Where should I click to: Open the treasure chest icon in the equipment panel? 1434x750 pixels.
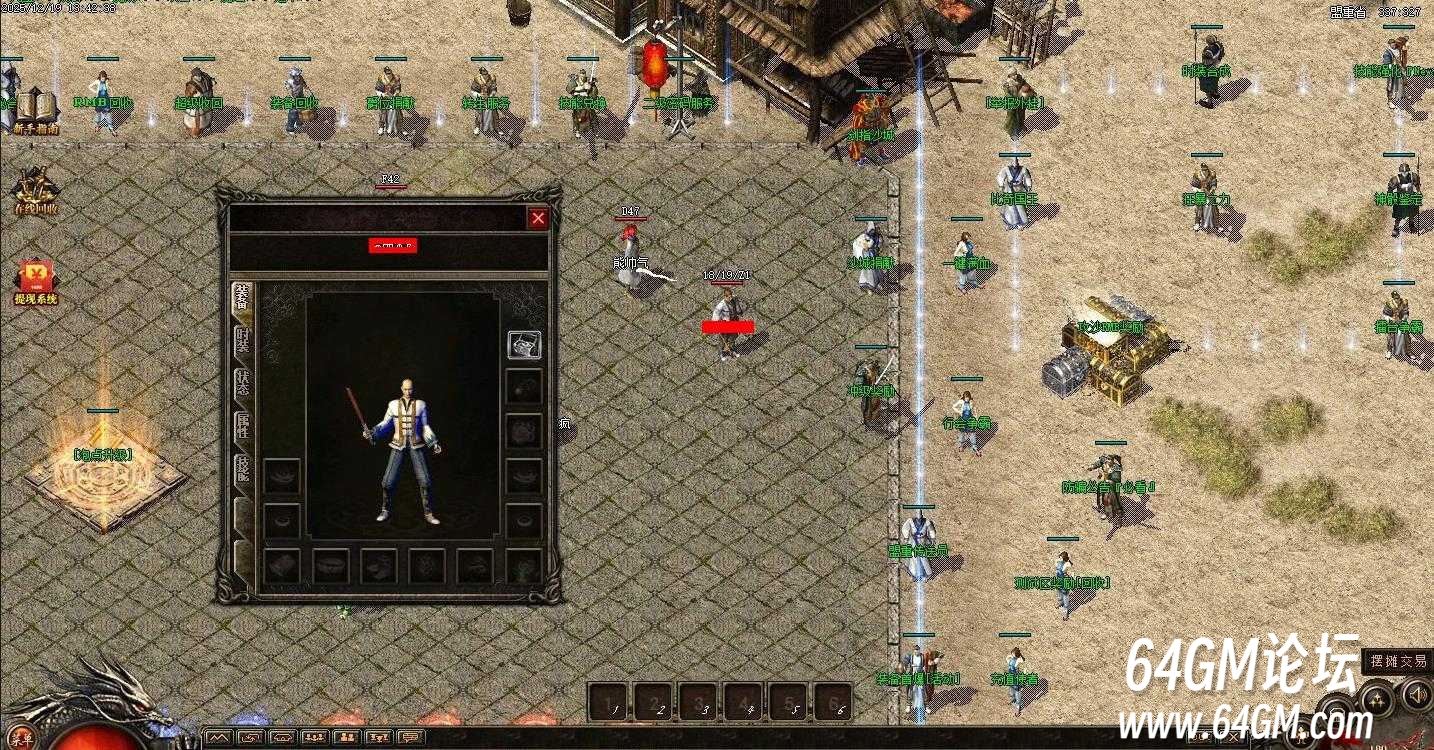[x=524, y=345]
